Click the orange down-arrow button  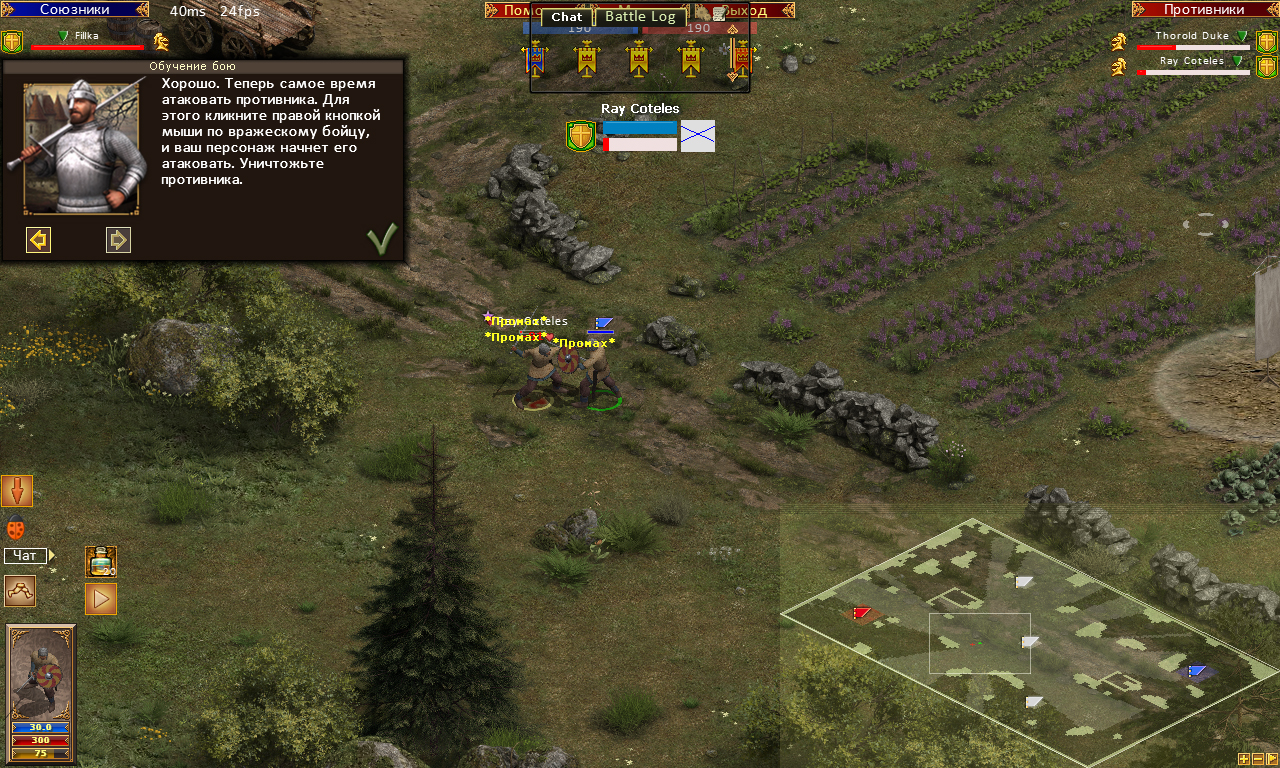(17, 491)
